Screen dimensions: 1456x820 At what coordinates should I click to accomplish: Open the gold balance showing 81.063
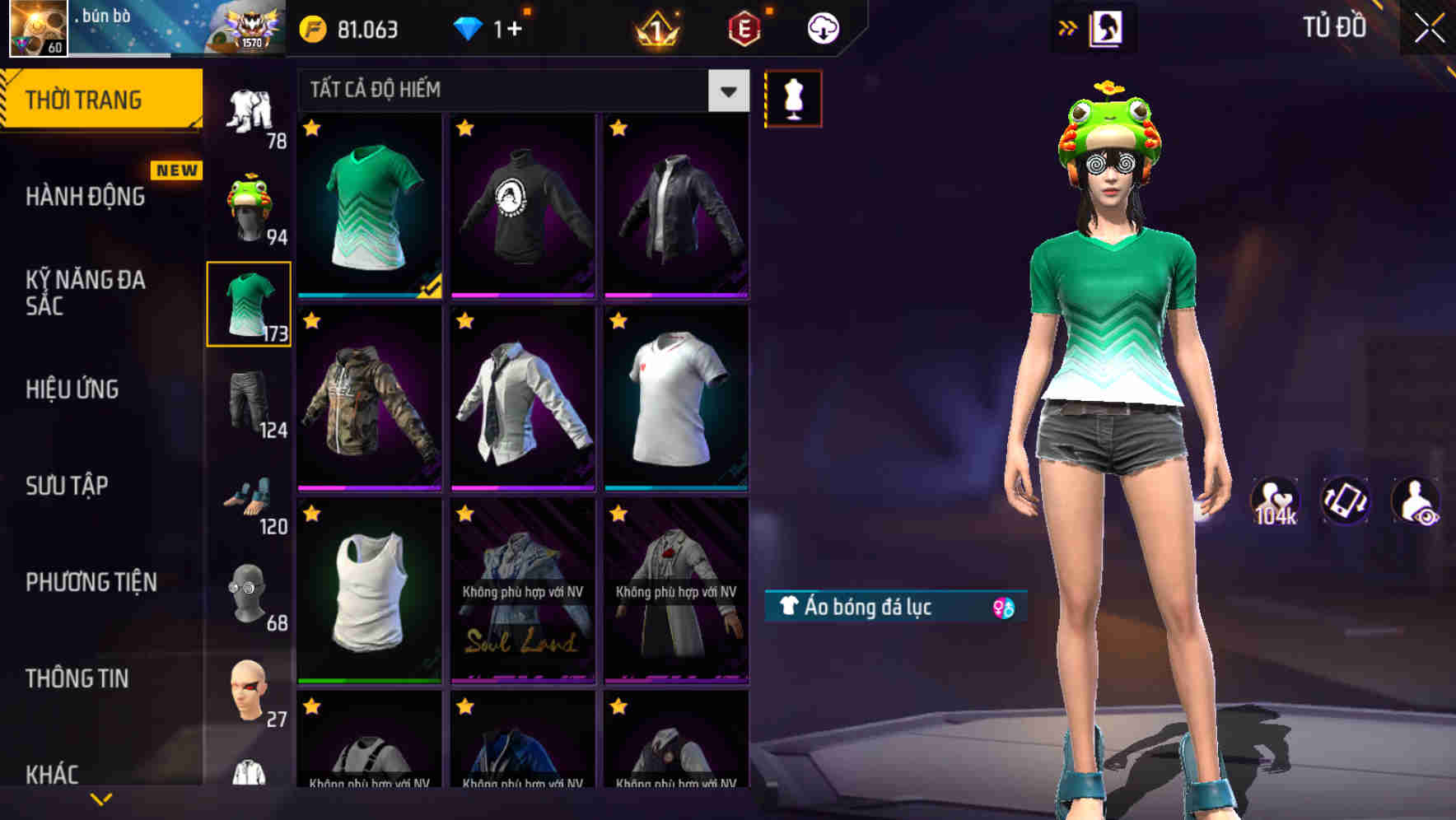[x=353, y=28]
